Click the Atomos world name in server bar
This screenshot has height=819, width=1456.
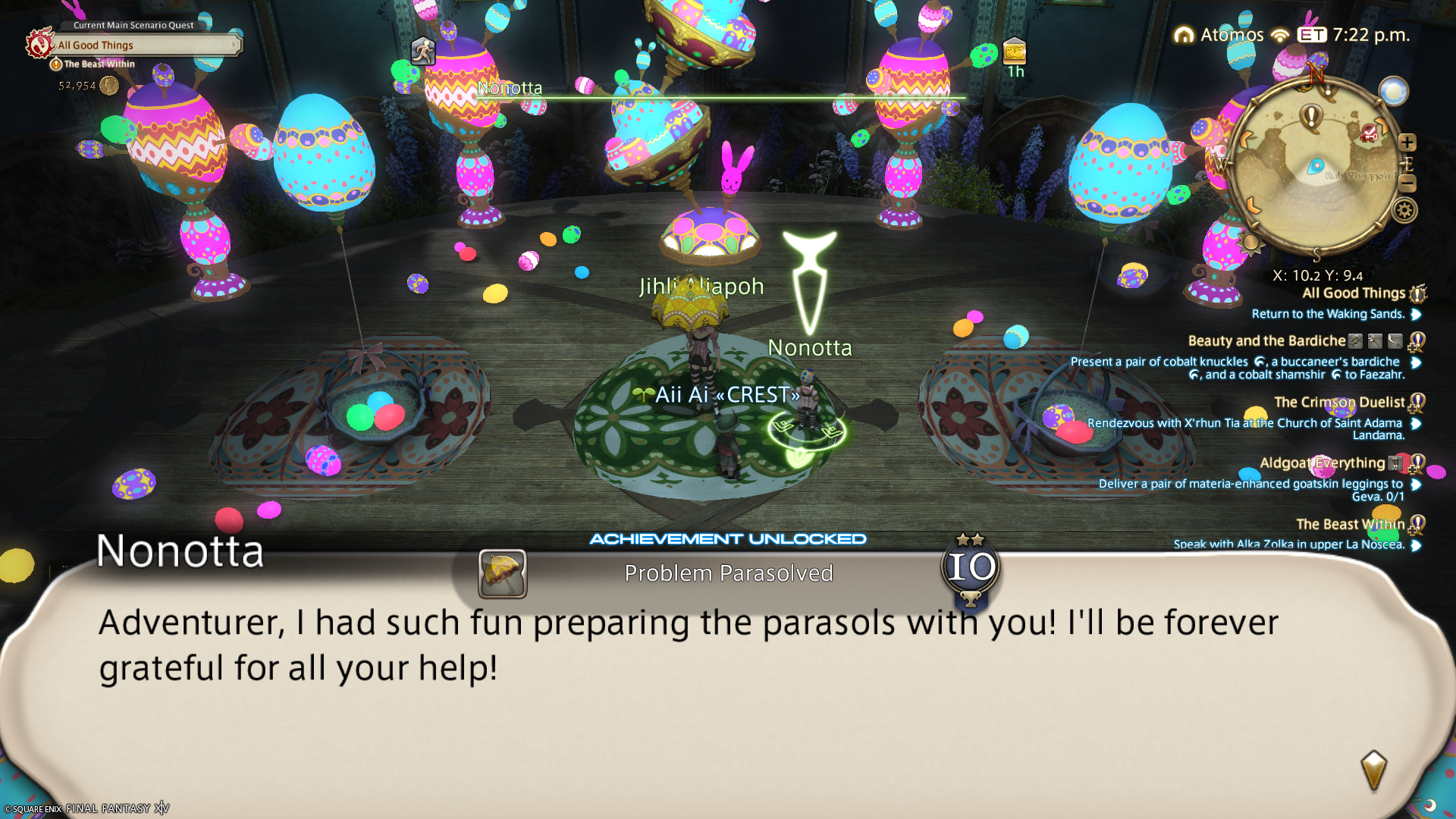[1232, 35]
